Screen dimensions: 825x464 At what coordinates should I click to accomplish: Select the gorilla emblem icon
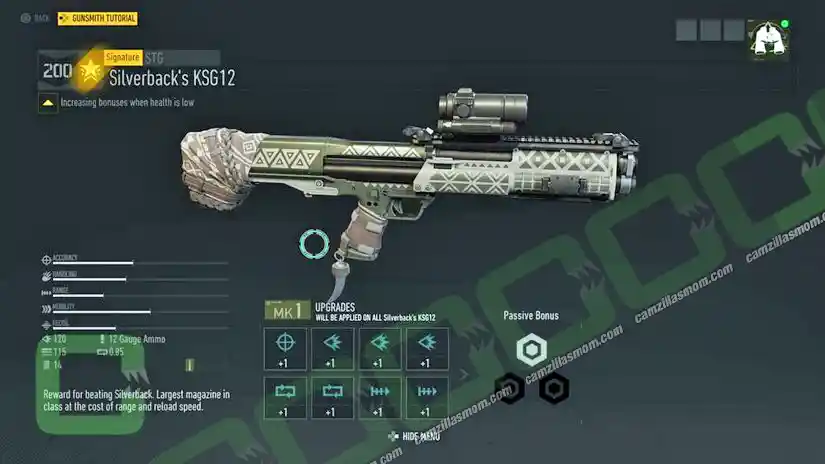(766, 39)
